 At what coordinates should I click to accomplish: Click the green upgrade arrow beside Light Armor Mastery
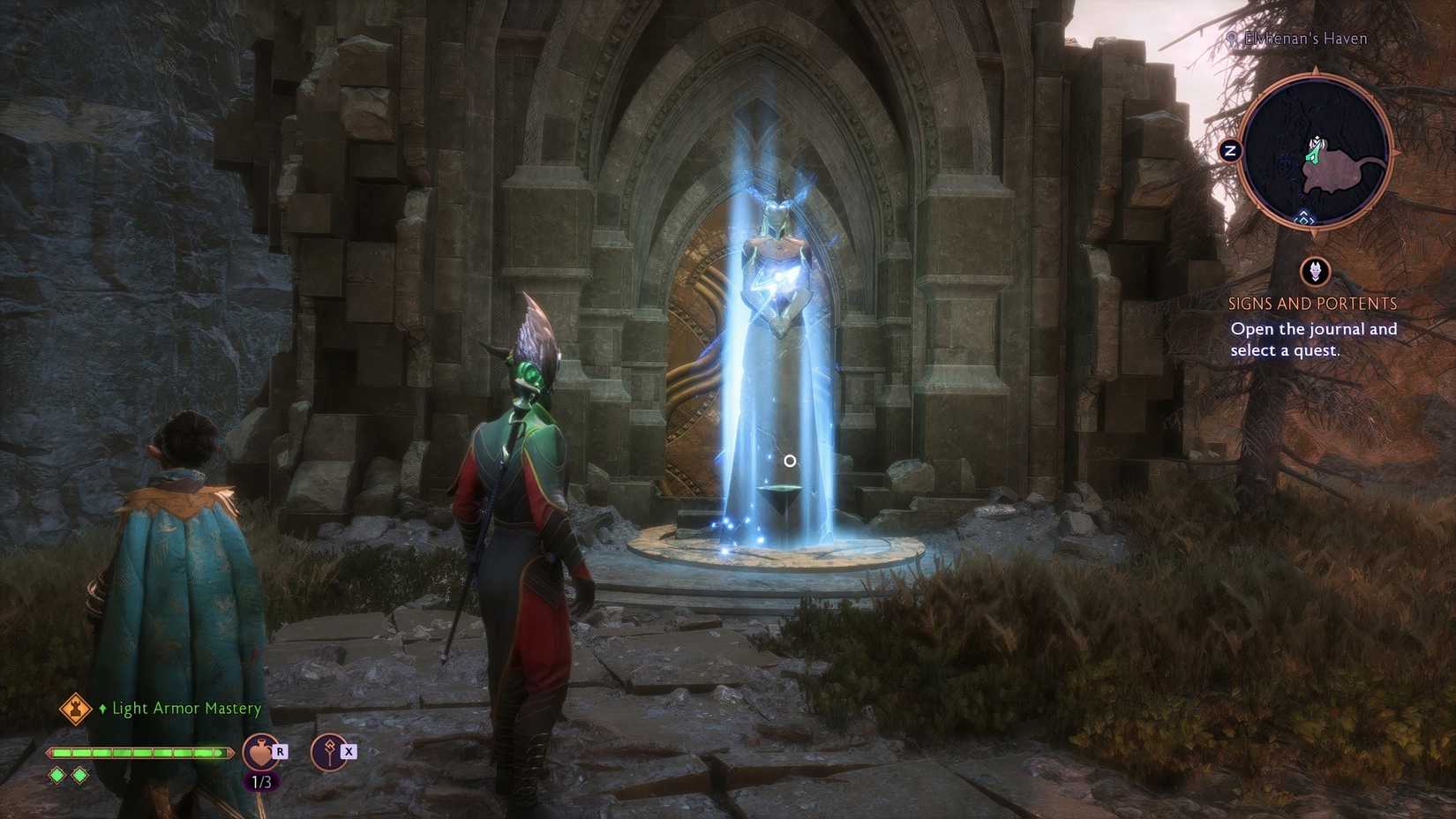tap(103, 709)
